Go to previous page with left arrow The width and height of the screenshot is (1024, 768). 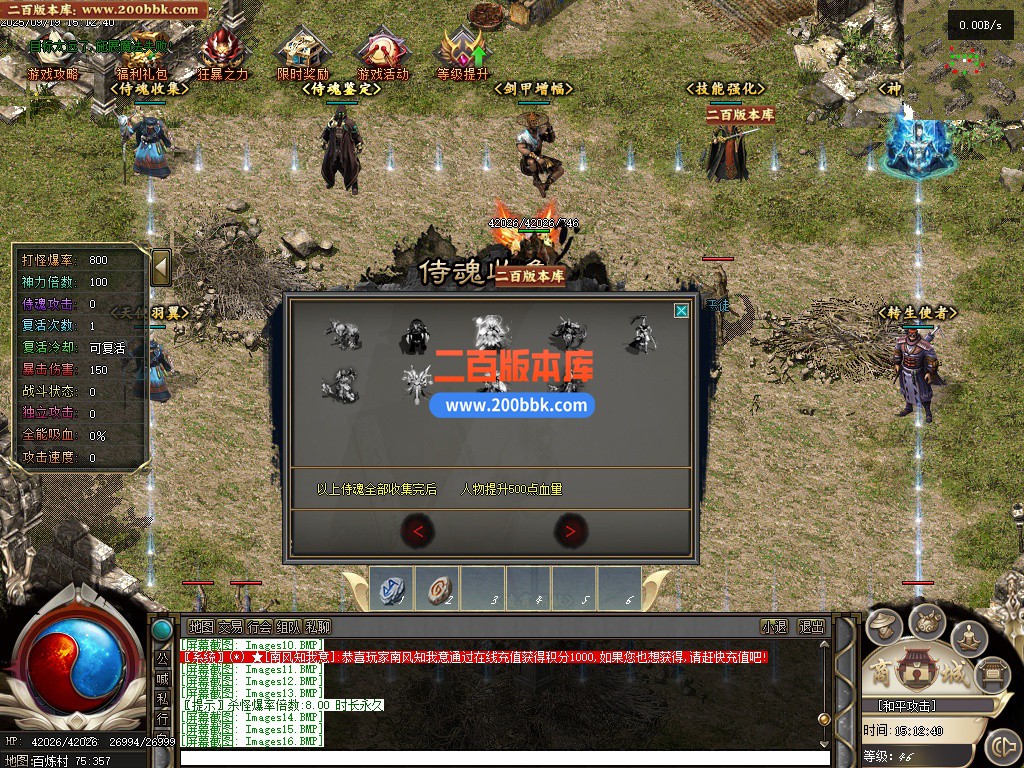tap(417, 532)
